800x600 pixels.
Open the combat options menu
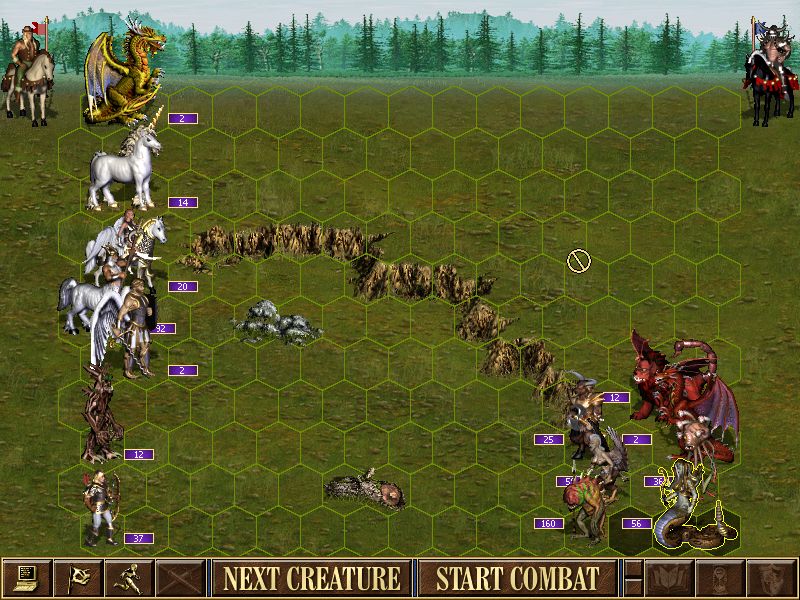click(x=26, y=578)
